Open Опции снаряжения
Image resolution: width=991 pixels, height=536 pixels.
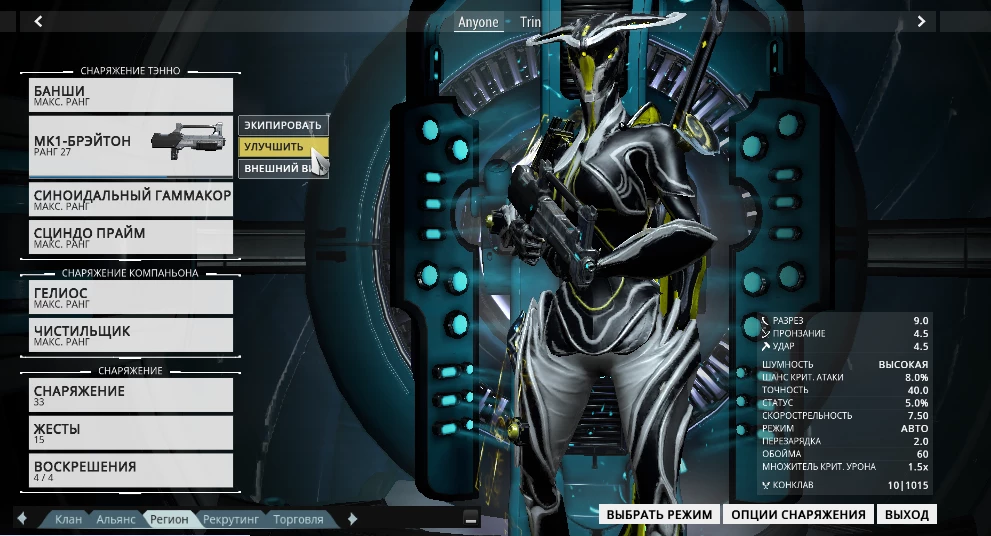point(798,515)
